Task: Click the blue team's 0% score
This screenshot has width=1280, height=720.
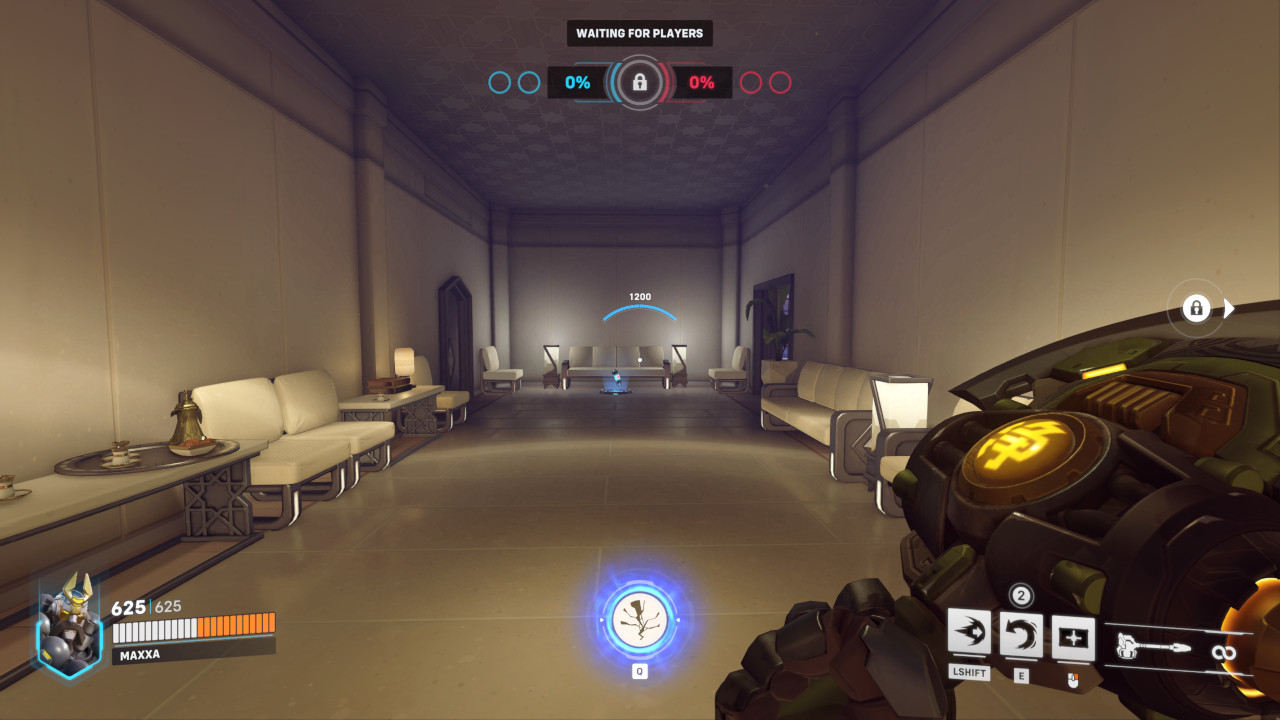Action: point(576,83)
